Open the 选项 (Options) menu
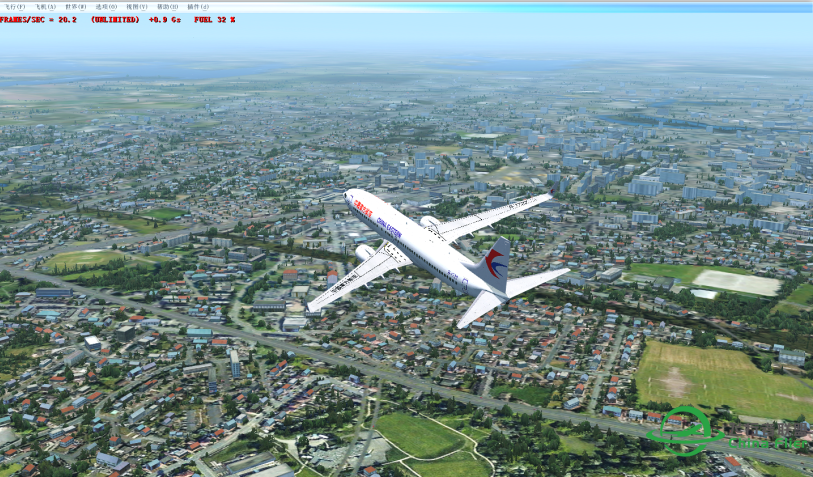The height and width of the screenshot is (477, 813). point(105,7)
